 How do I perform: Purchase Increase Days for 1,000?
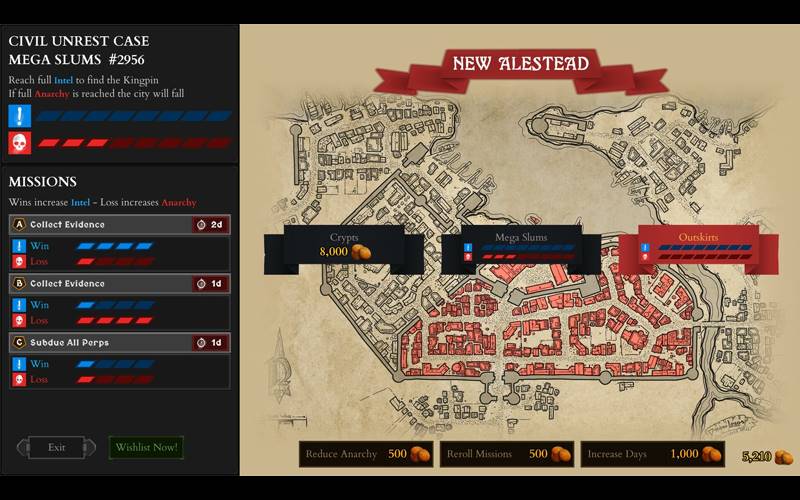click(654, 454)
